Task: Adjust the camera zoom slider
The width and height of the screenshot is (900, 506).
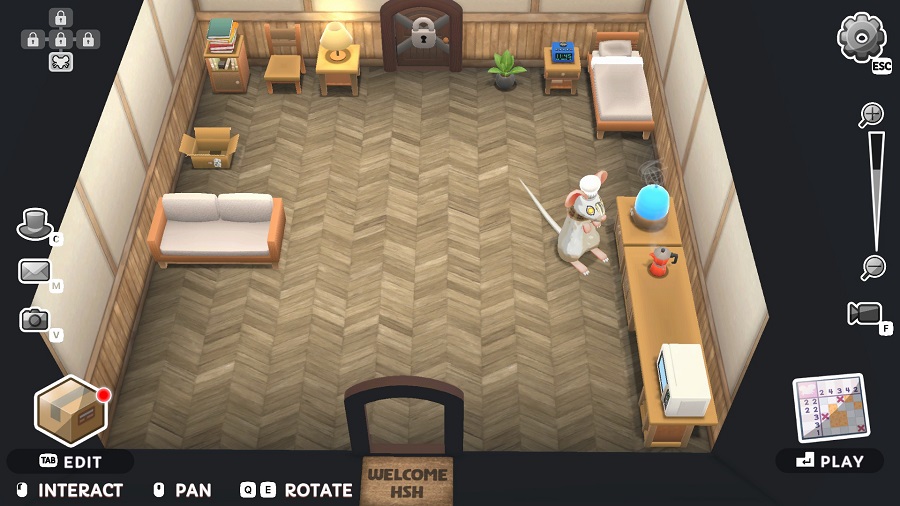Action: (876, 190)
